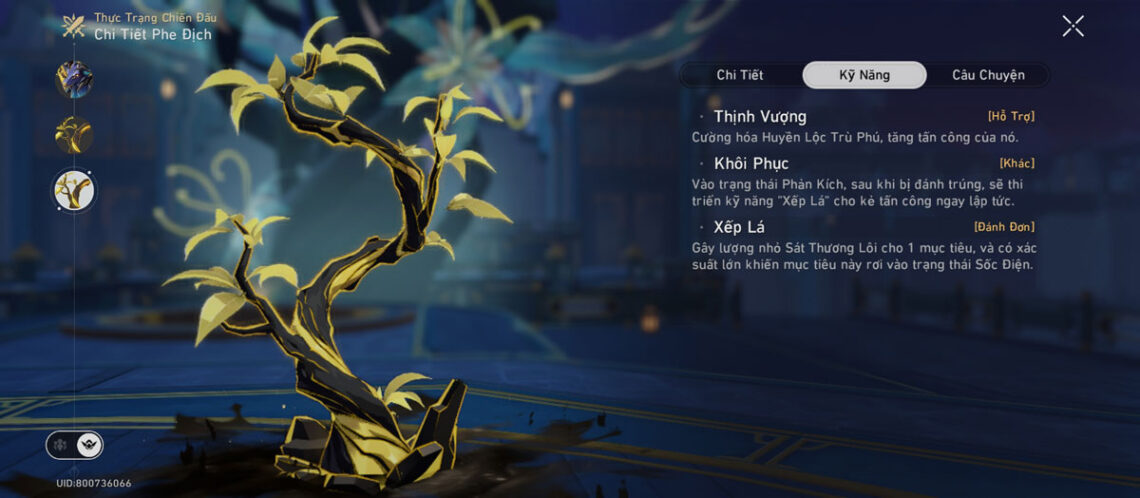Image resolution: width=1140 pixels, height=498 pixels.
Task: Select the highlighted golden tree enemy portrait
Action: pos(74,190)
